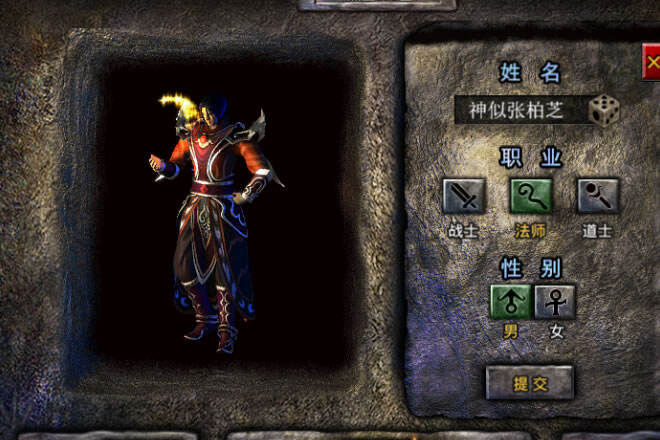Screen dimensions: 660x440
Task: Select the 法师 mage class
Action: tap(531, 197)
